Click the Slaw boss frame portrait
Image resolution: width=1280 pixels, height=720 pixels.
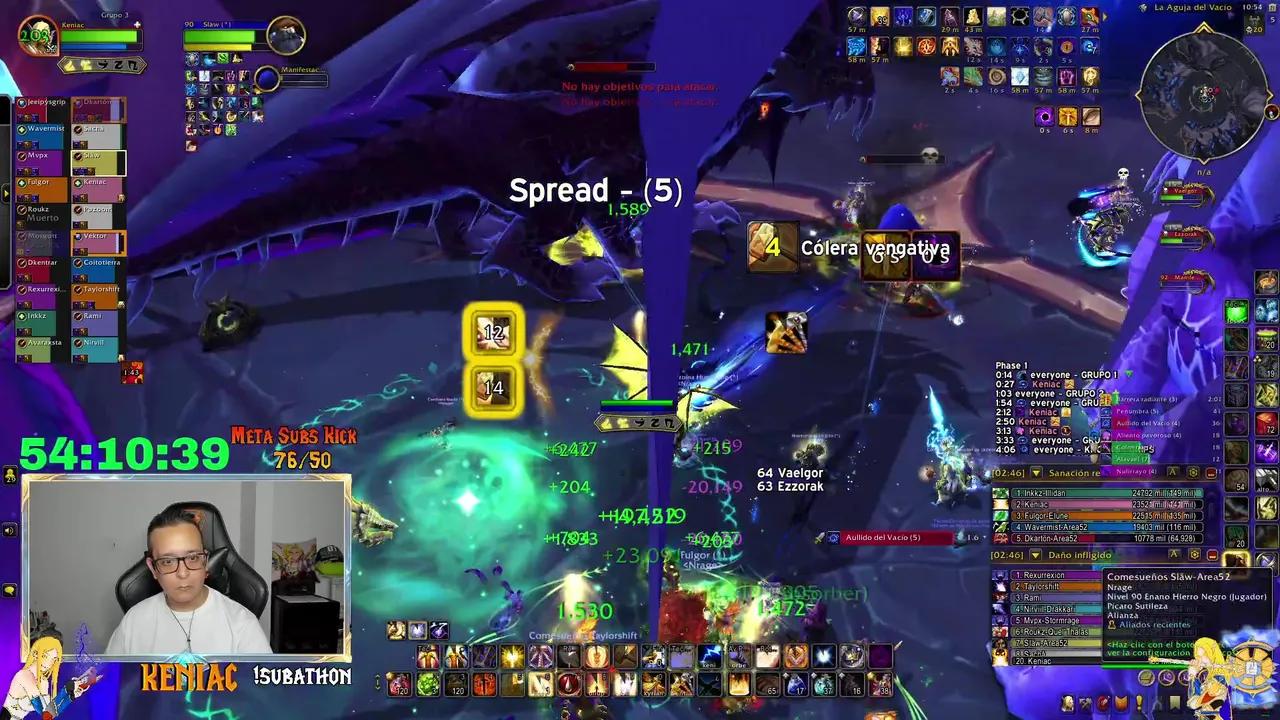tap(287, 35)
